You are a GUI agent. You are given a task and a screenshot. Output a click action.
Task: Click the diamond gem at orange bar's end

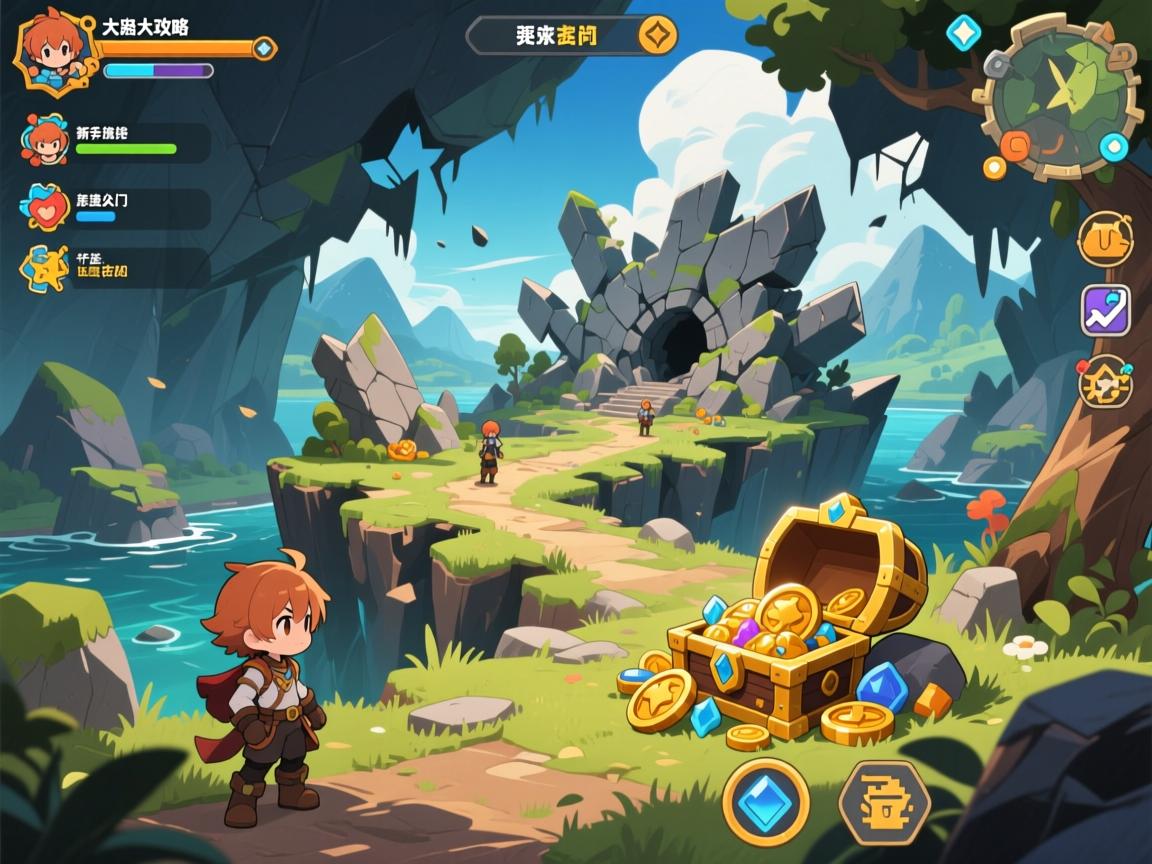tap(263, 48)
